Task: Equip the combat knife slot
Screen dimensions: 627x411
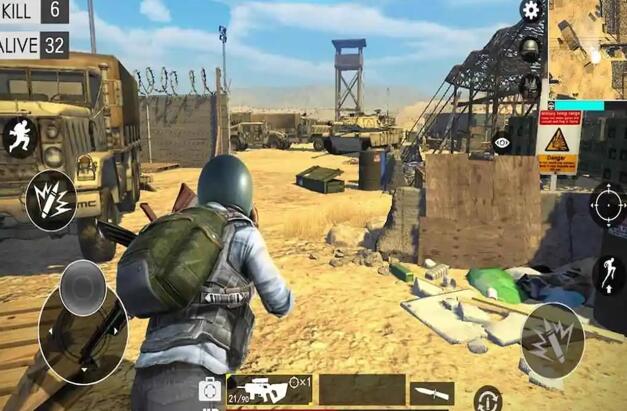Action: (x=432, y=392)
